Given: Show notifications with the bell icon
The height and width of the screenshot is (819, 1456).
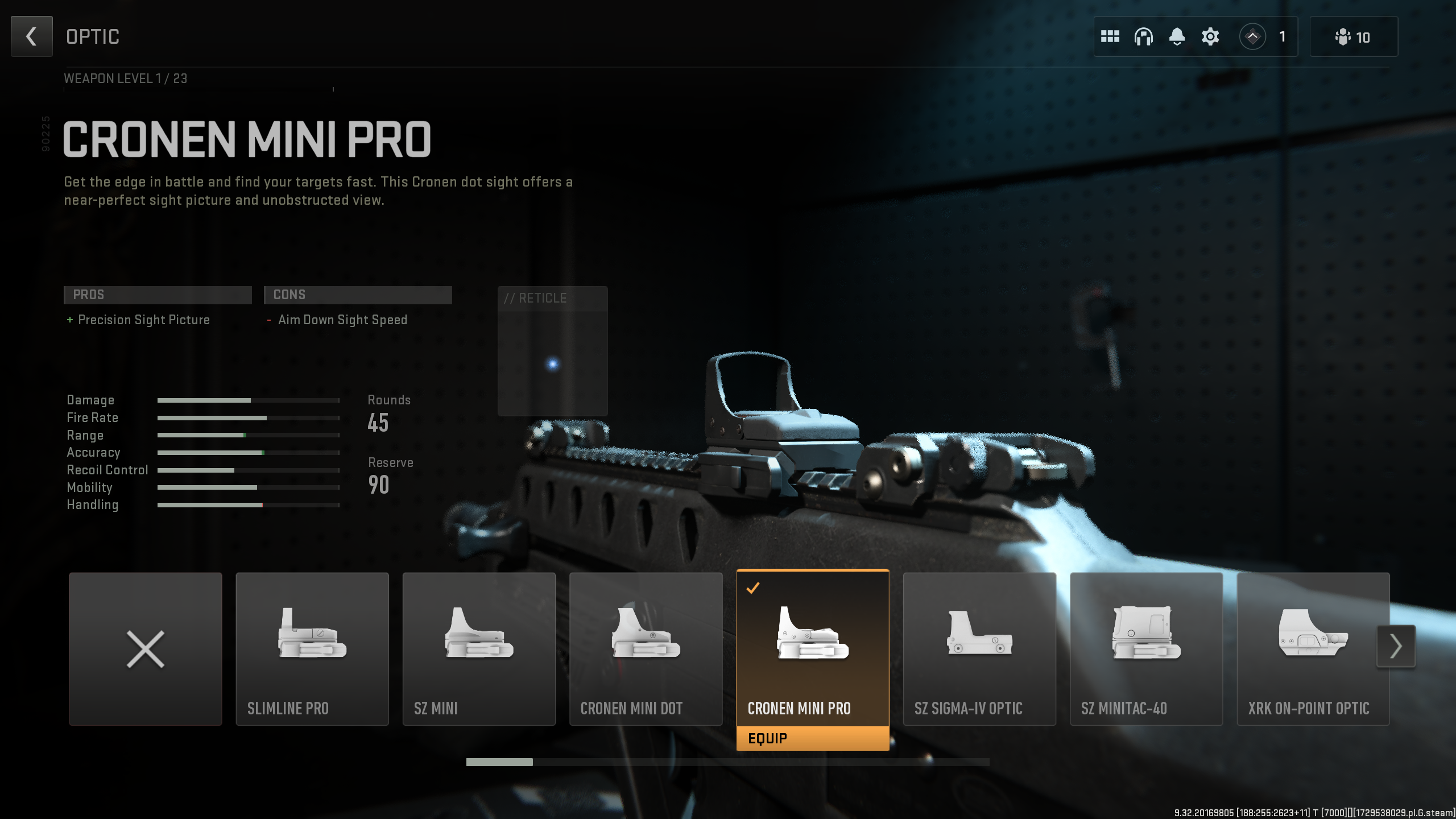Looking at the screenshot, I should (1177, 37).
